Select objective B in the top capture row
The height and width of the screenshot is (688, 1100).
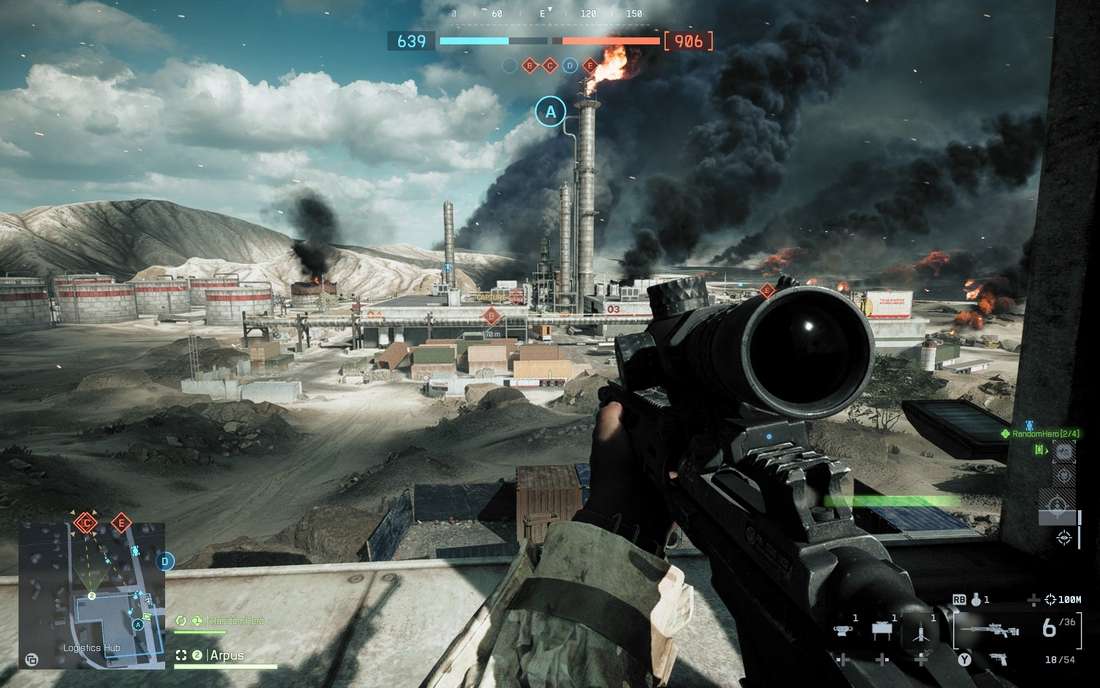[529, 66]
